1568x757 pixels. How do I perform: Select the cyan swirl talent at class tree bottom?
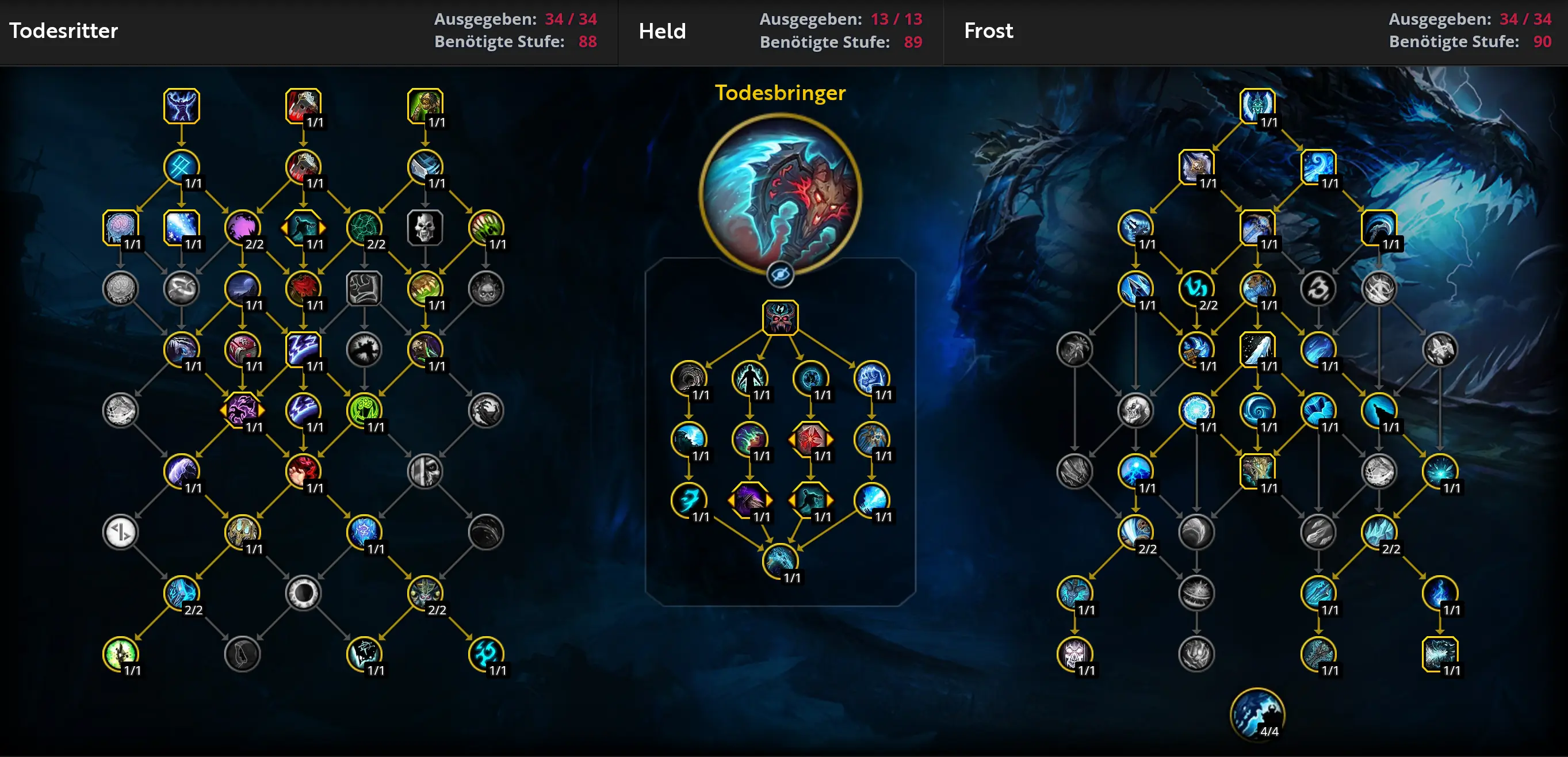(x=485, y=653)
